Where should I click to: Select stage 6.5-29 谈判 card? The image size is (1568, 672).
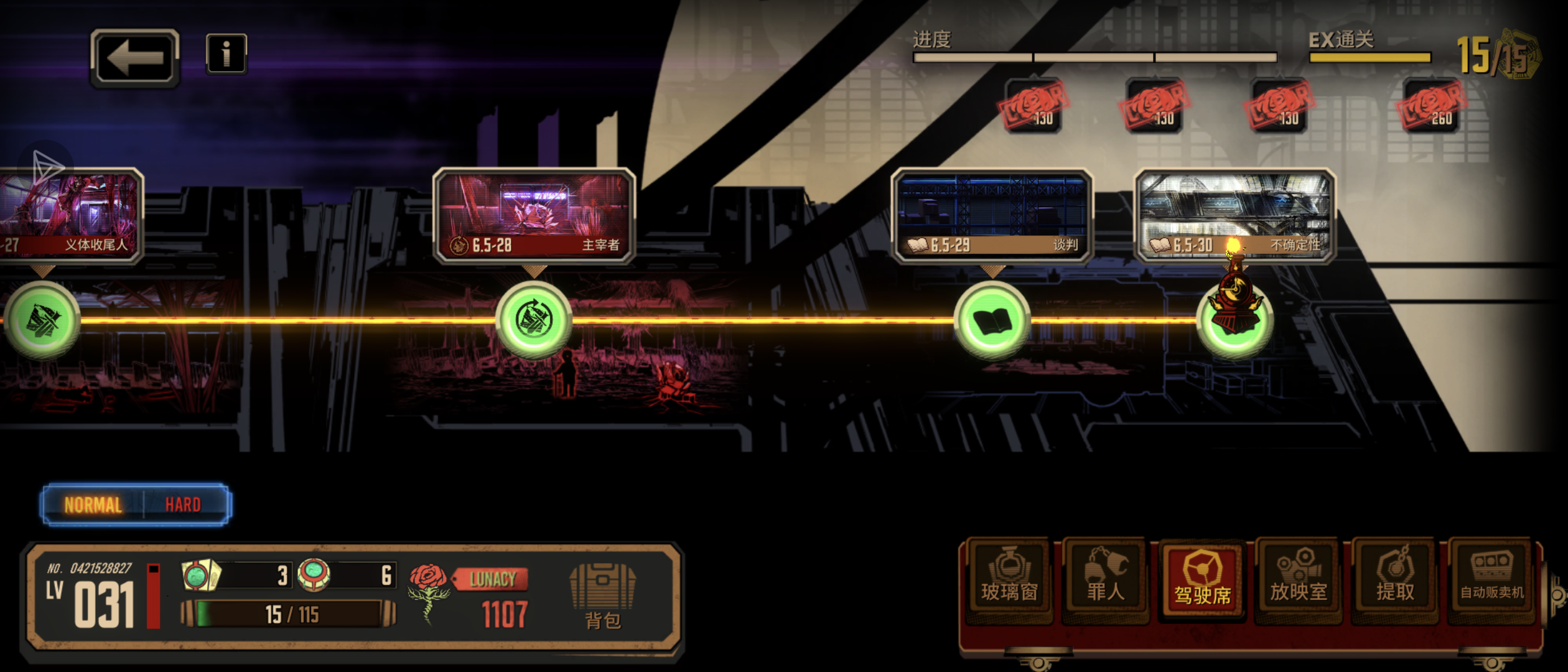[992, 215]
